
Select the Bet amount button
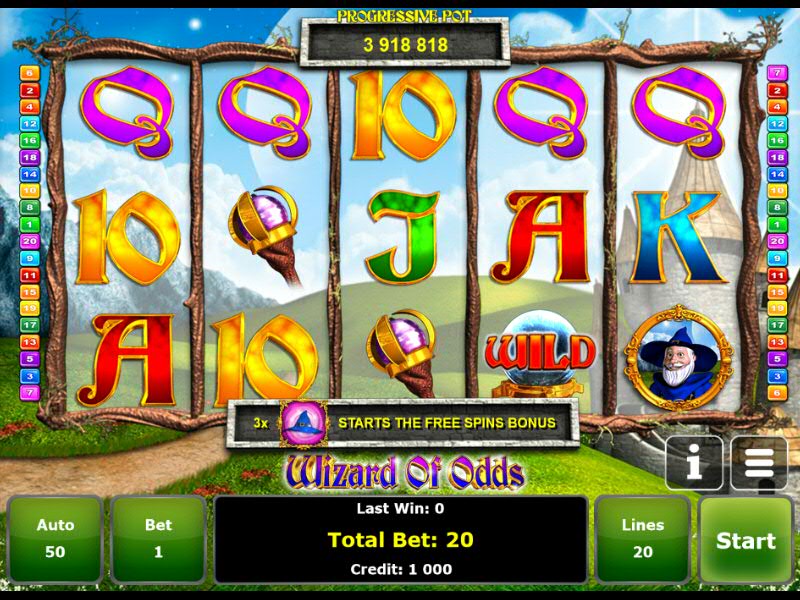coord(158,539)
